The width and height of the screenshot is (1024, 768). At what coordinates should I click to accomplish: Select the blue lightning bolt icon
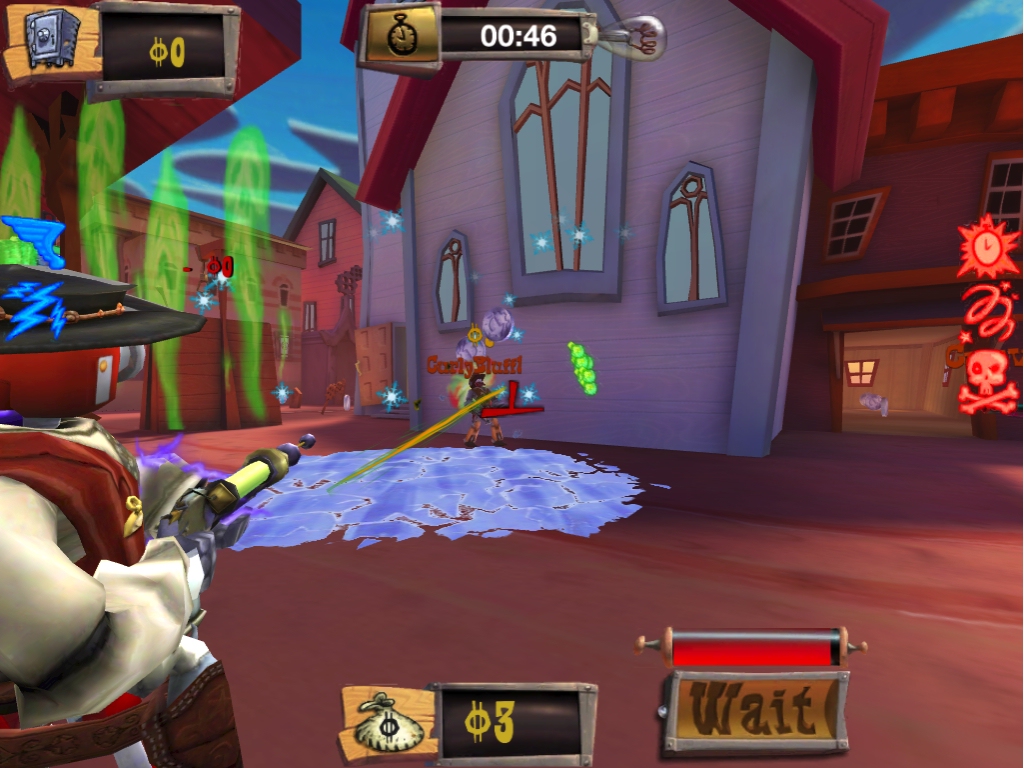point(34,306)
